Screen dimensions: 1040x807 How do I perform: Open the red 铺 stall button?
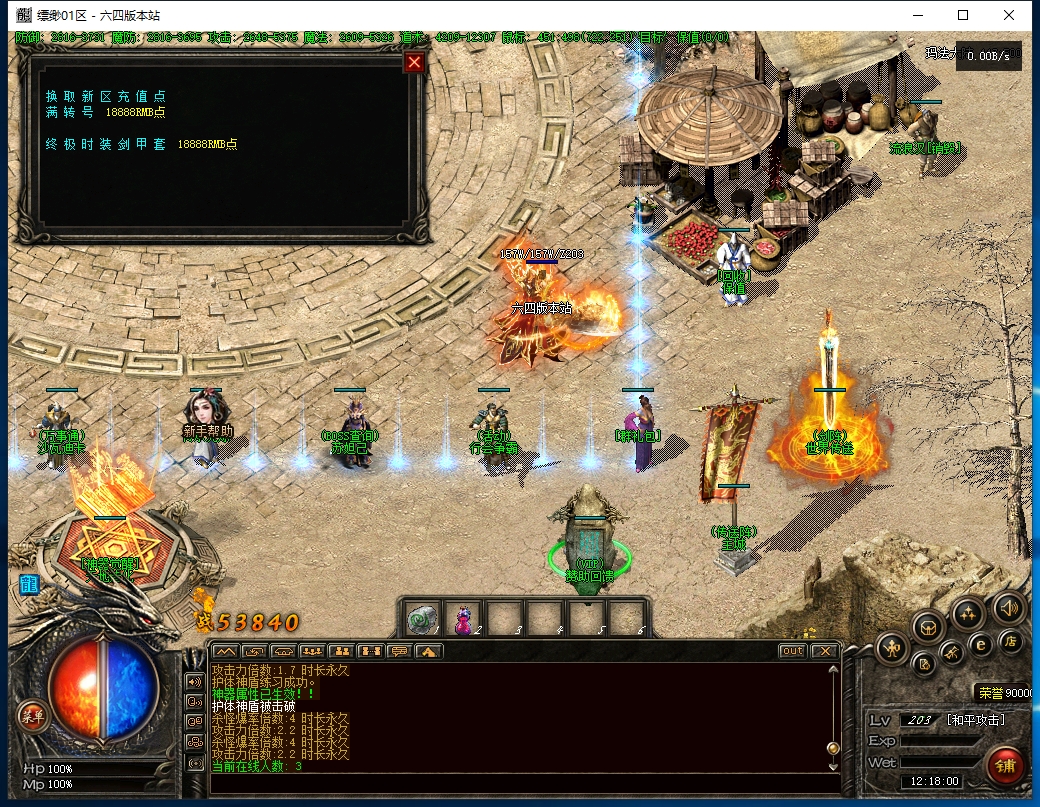1005,766
